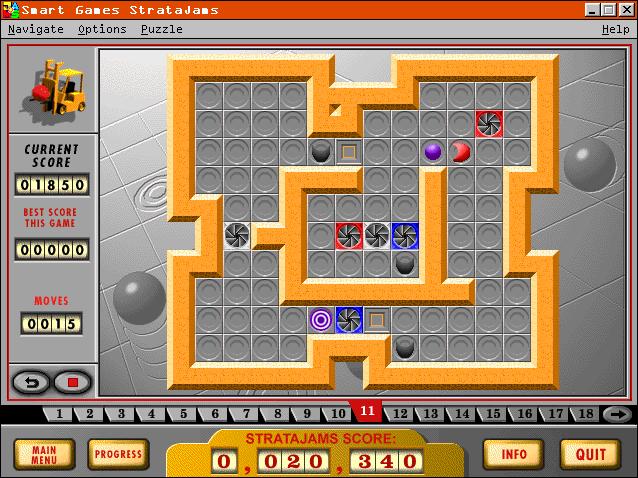Switch to puzzle tab 18
Viewport: 638px width, 478px height.
586,414
